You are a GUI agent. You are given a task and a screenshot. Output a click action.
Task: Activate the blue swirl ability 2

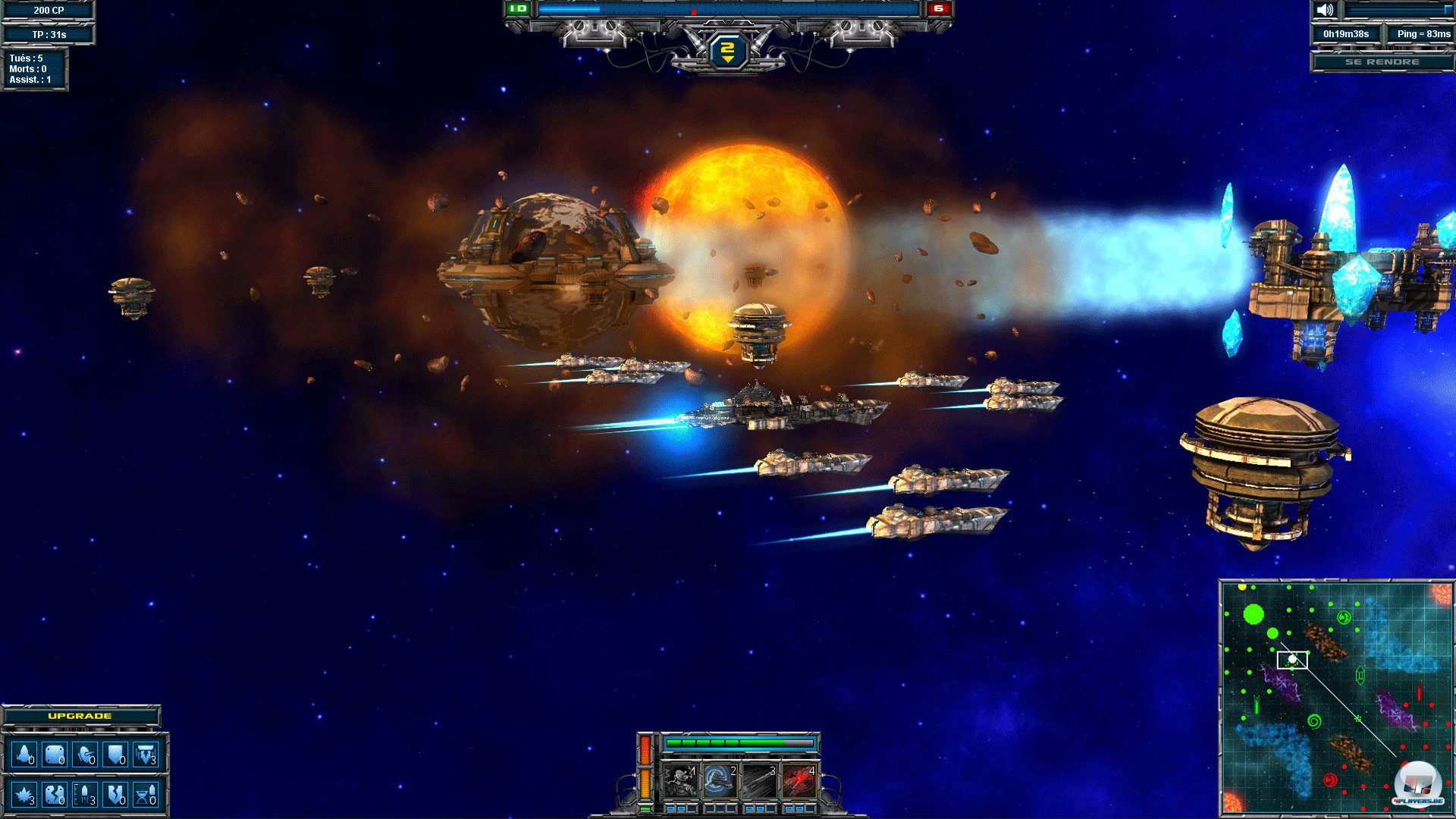pos(720,781)
